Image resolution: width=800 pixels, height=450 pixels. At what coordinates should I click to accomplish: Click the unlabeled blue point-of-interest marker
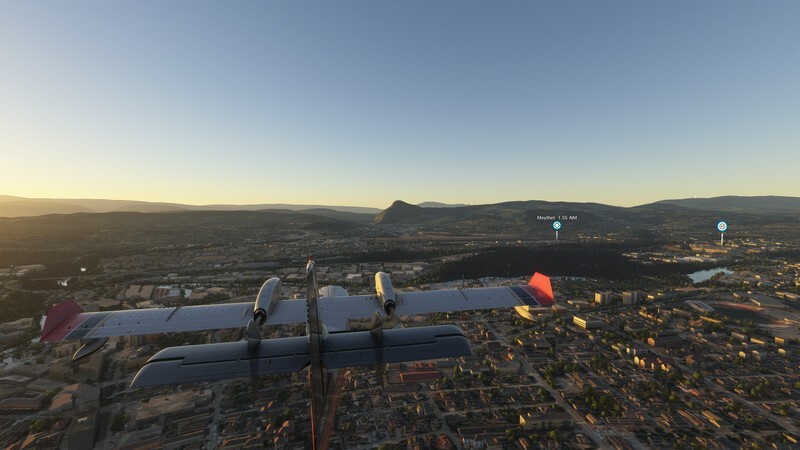tap(721, 226)
